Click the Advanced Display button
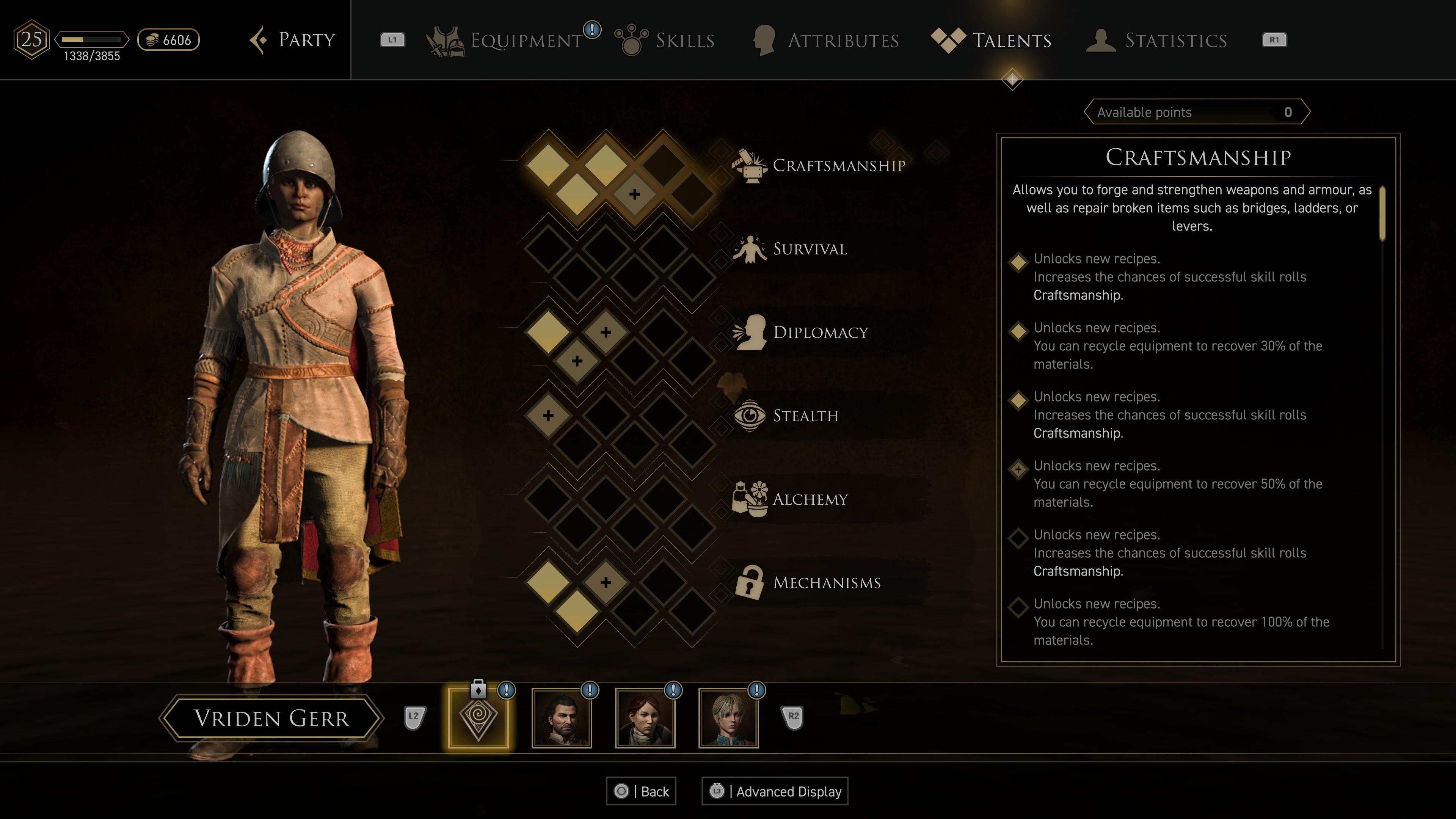1456x819 pixels. (775, 791)
